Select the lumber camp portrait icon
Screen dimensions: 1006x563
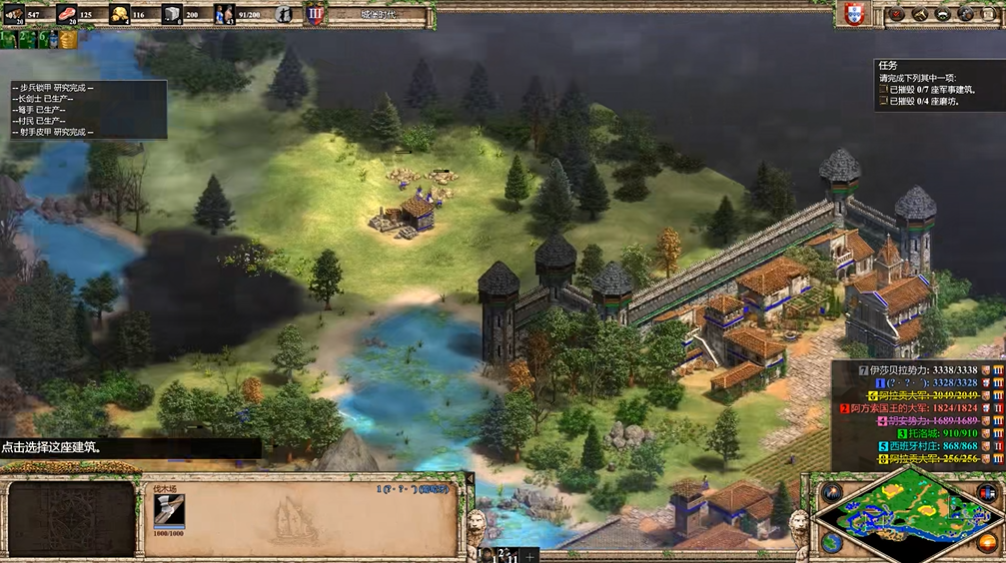tap(169, 511)
